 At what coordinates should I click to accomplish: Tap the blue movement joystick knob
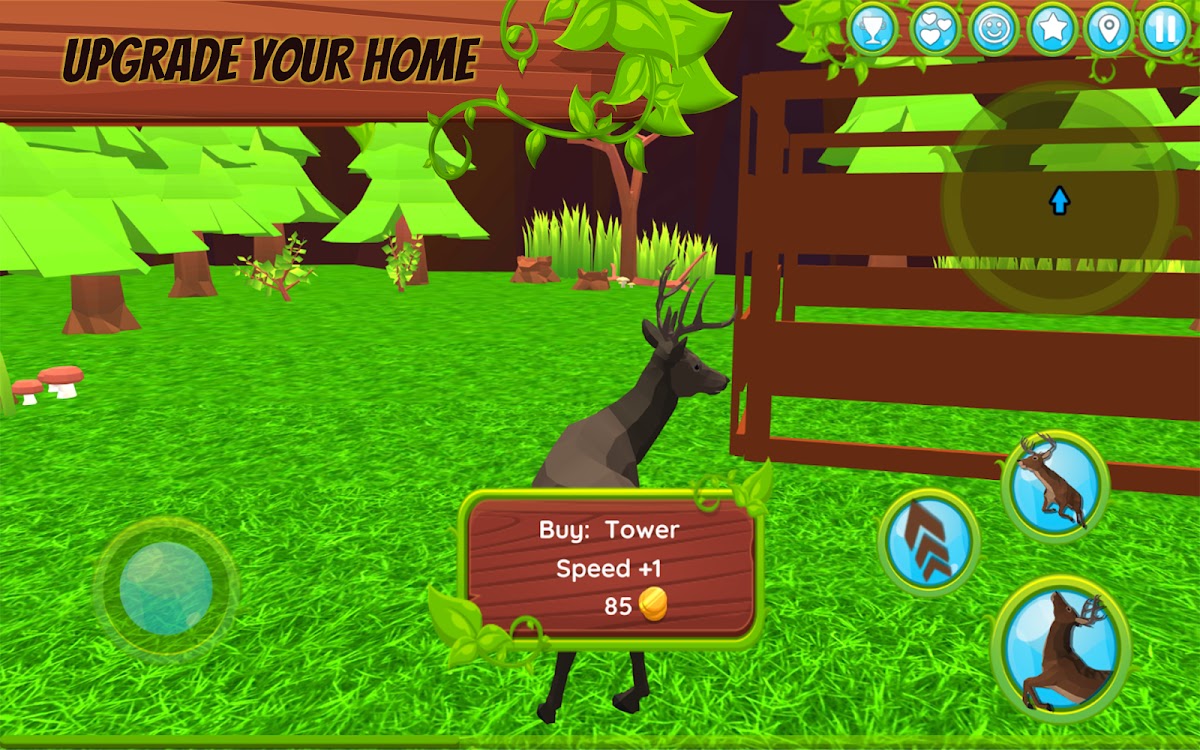[166, 589]
